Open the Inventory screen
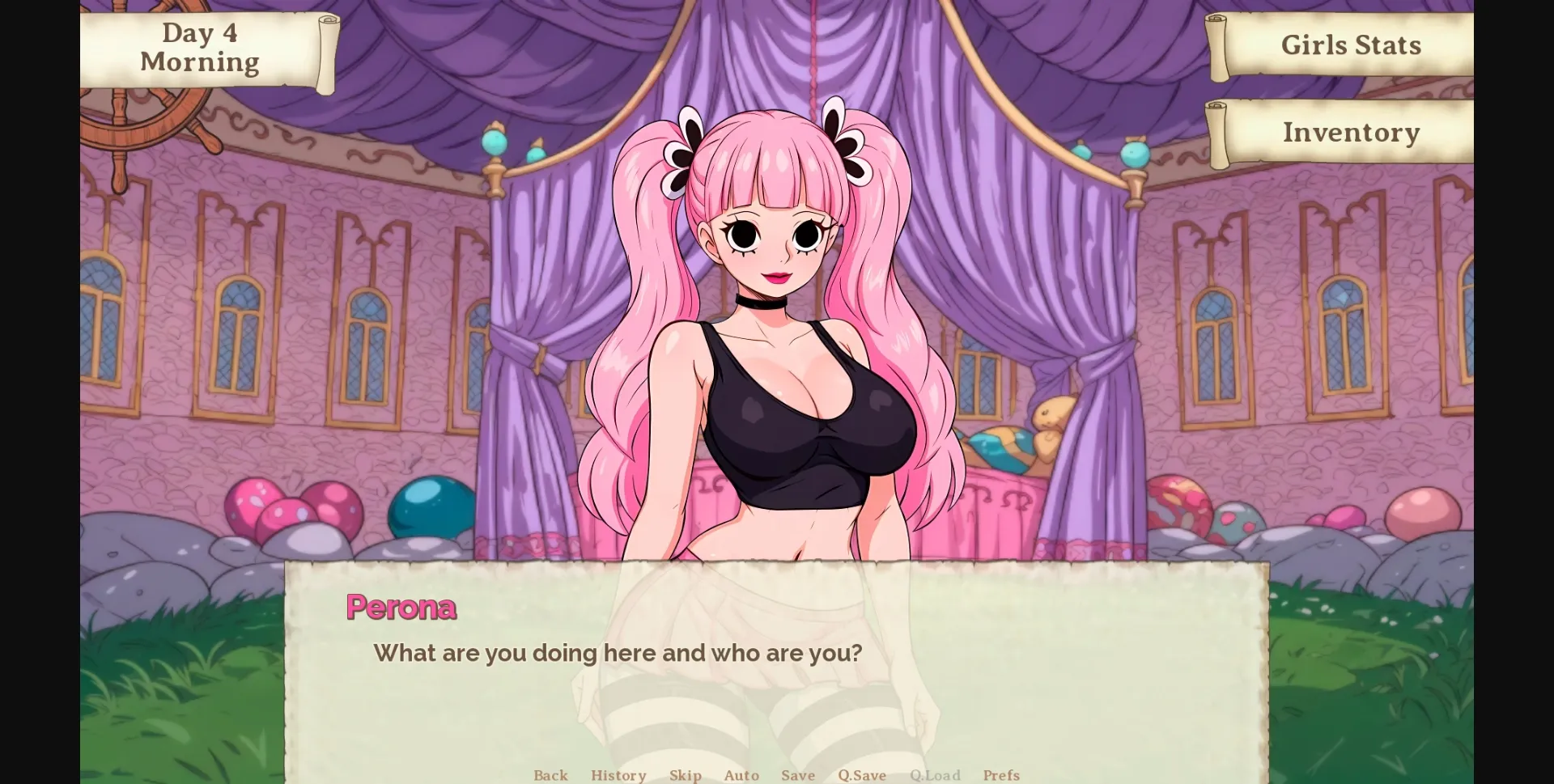 [x=1350, y=132]
